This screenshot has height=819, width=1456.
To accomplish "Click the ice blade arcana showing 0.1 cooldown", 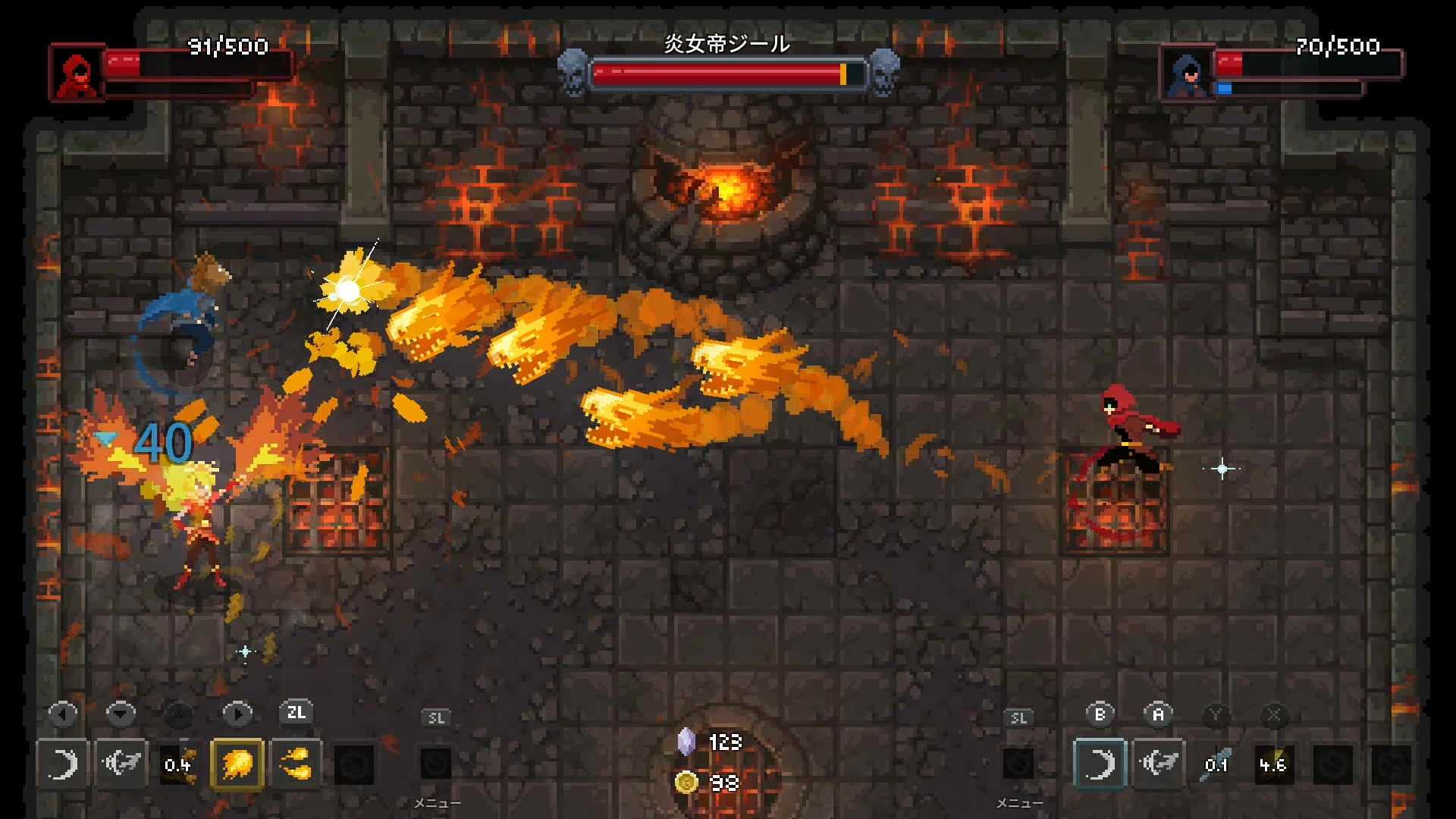I will pos(1216,764).
